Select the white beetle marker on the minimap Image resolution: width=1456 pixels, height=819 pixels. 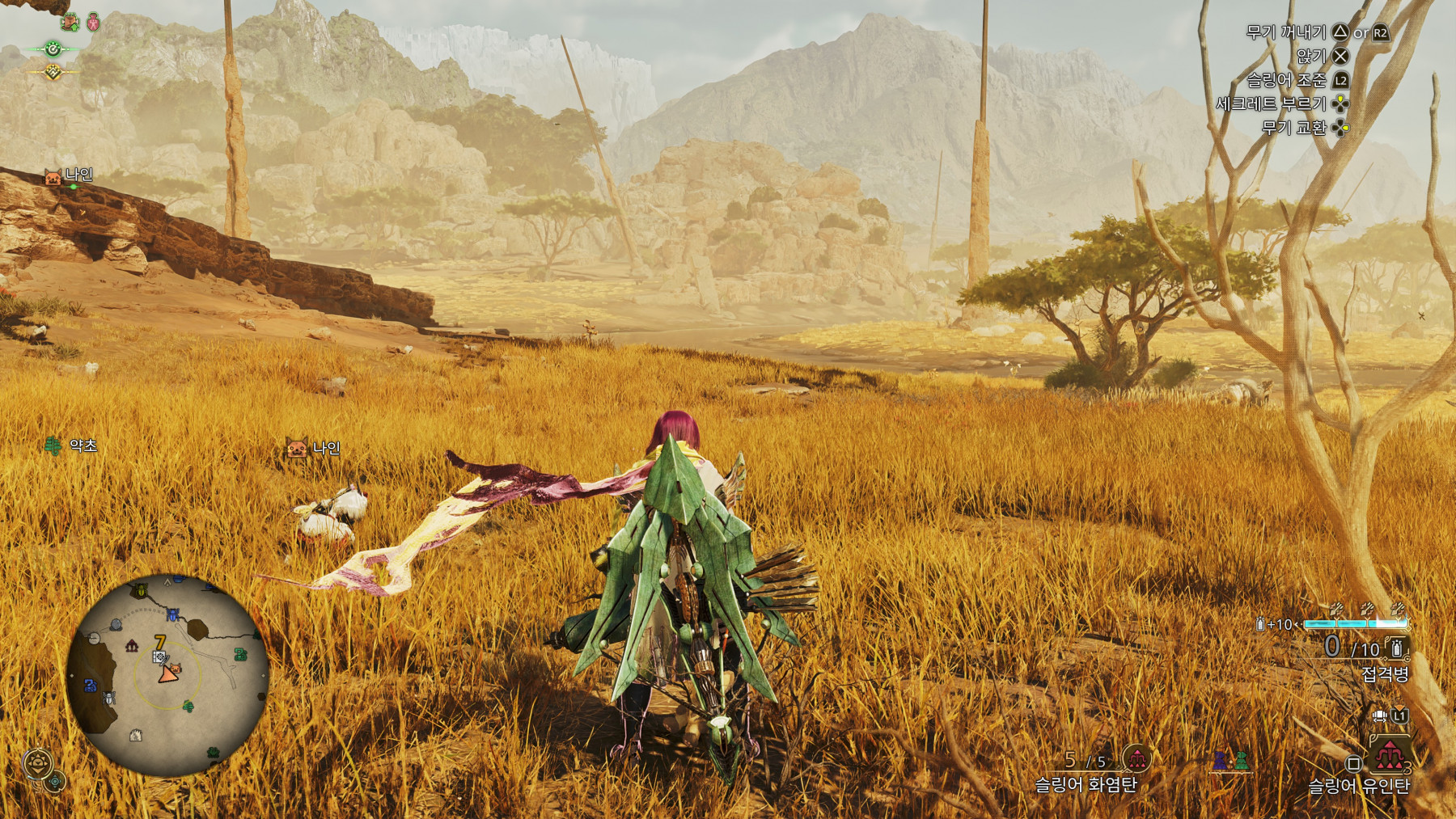pos(110,696)
